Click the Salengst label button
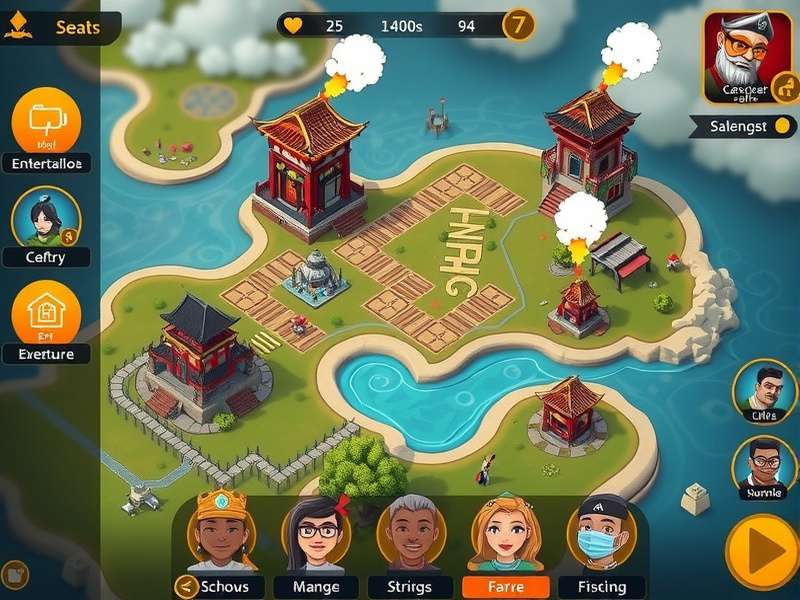The width and height of the screenshot is (800, 600). (x=741, y=126)
